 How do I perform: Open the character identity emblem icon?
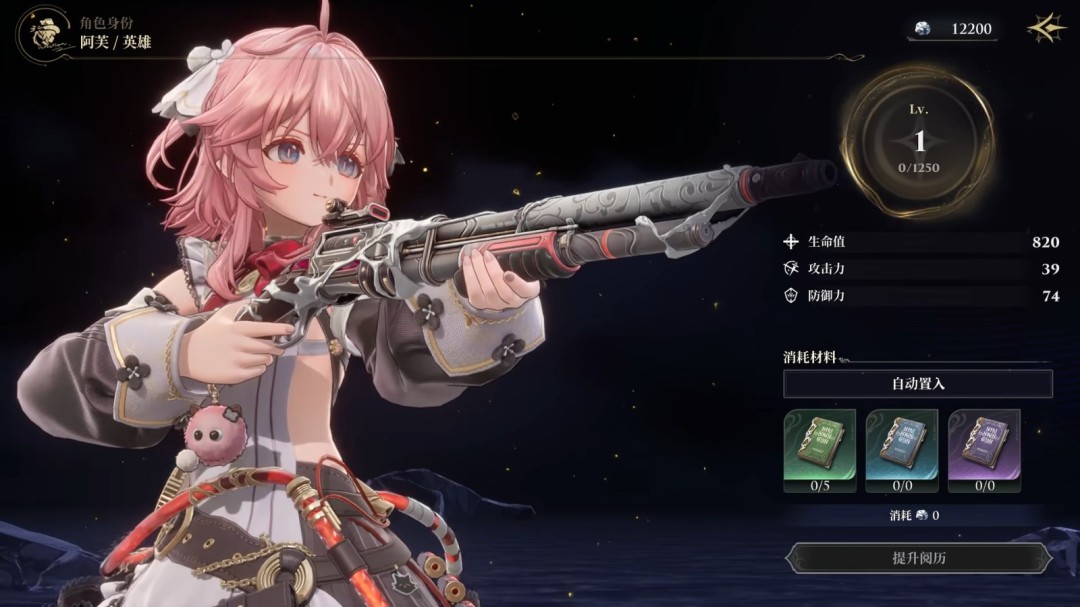pos(42,33)
